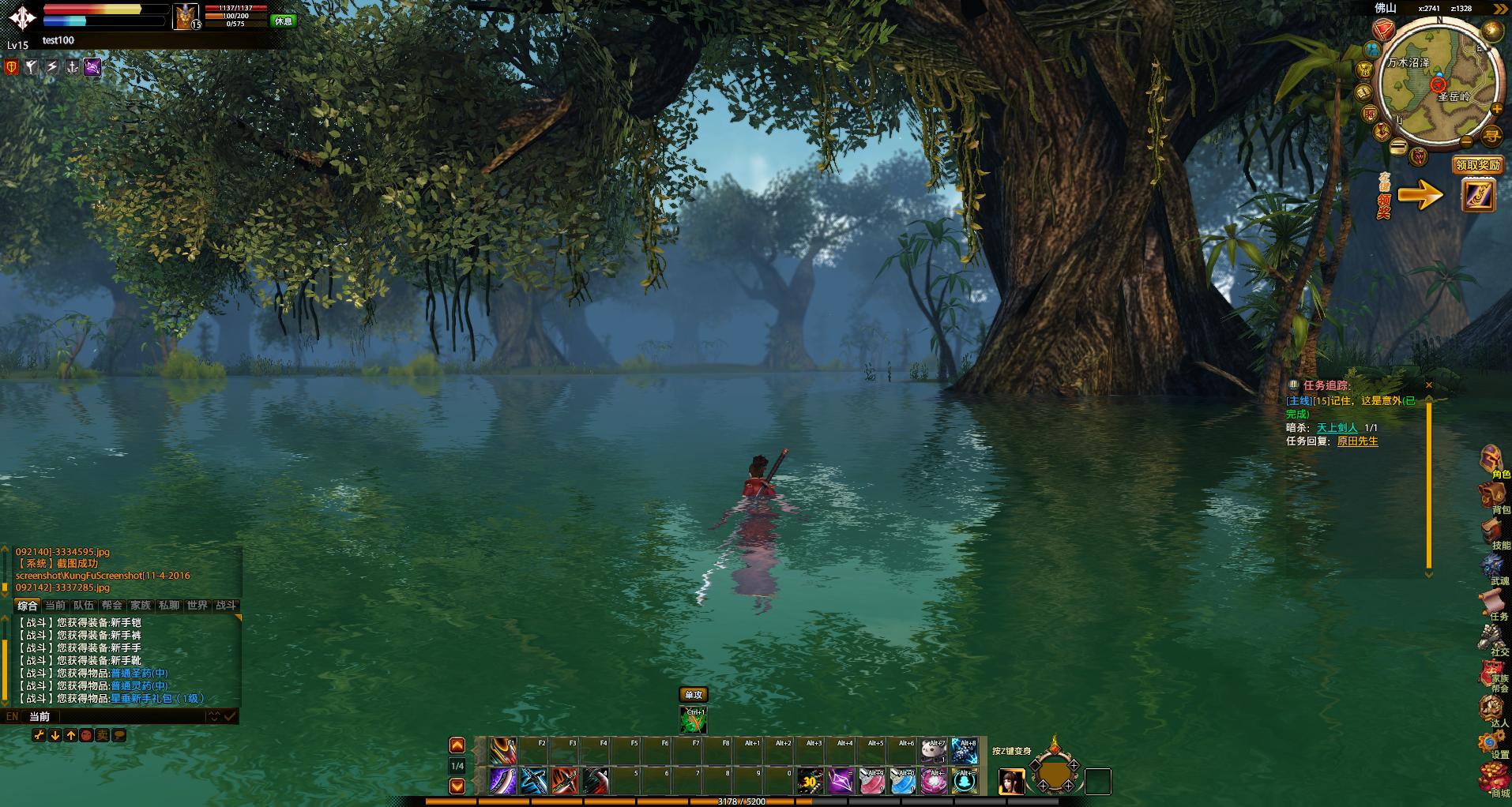Close the quest tracker panel
Screen dimensions: 1512x807
(x=1428, y=385)
